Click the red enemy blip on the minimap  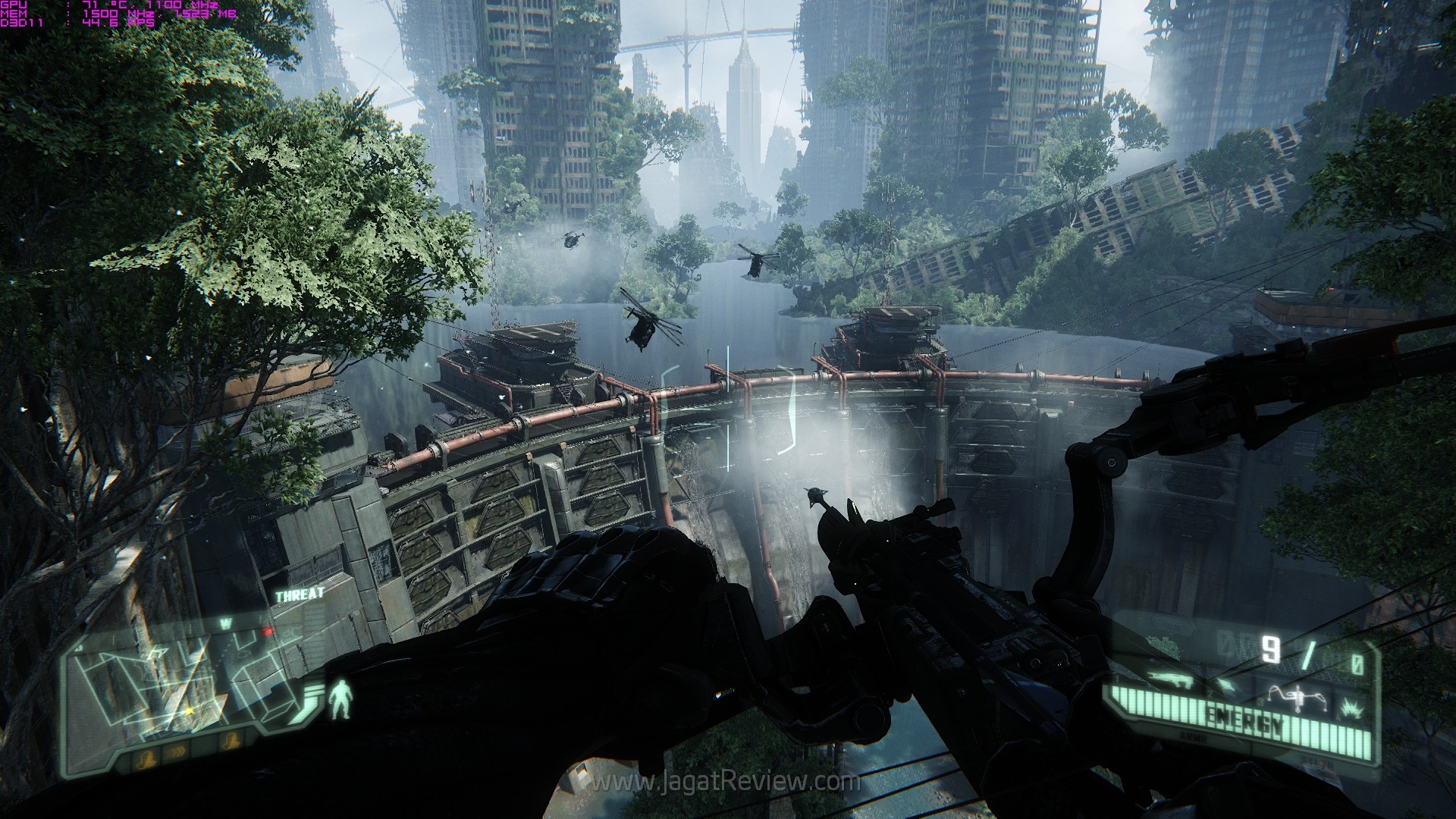click(x=267, y=631)
